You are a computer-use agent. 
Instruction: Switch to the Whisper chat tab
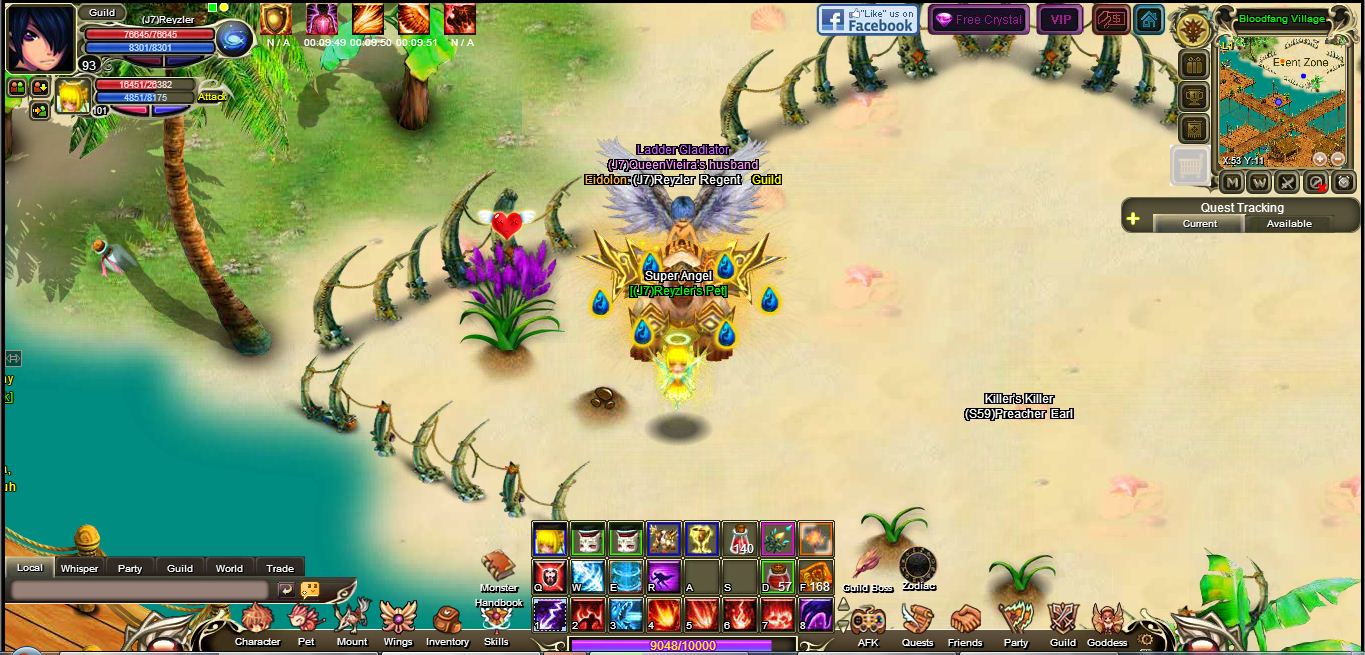point(79,568)
